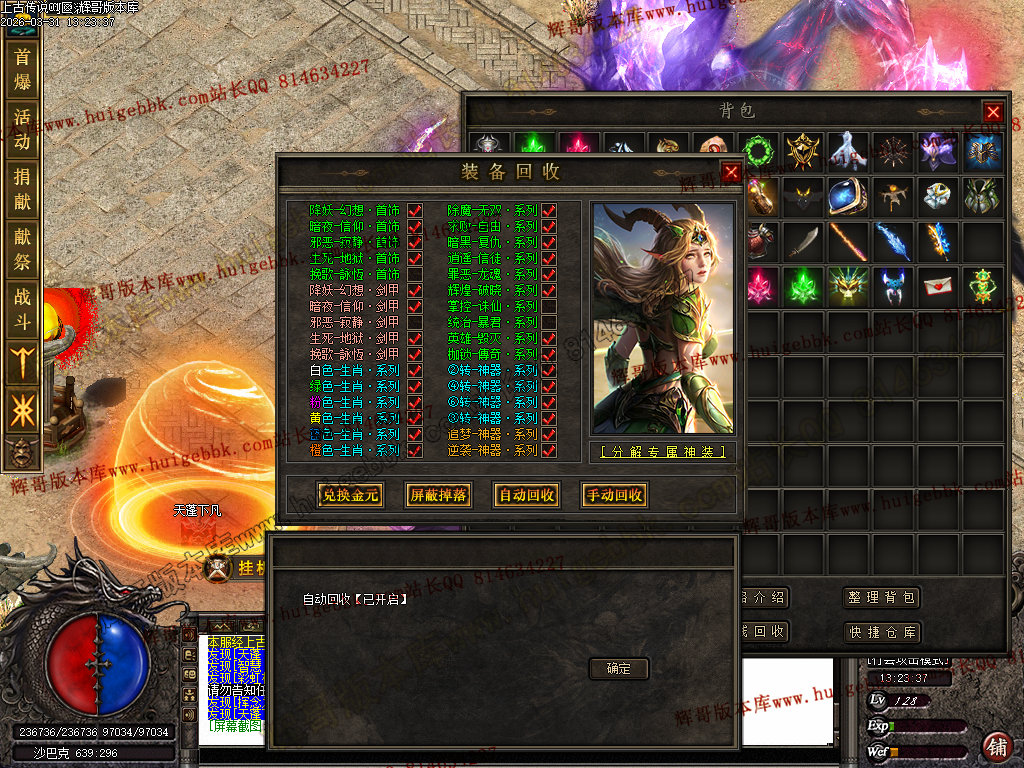This screenshot has height=768, width=1024.
Task: Open the 分解专属神装 link
Action: tap(661, 452)
